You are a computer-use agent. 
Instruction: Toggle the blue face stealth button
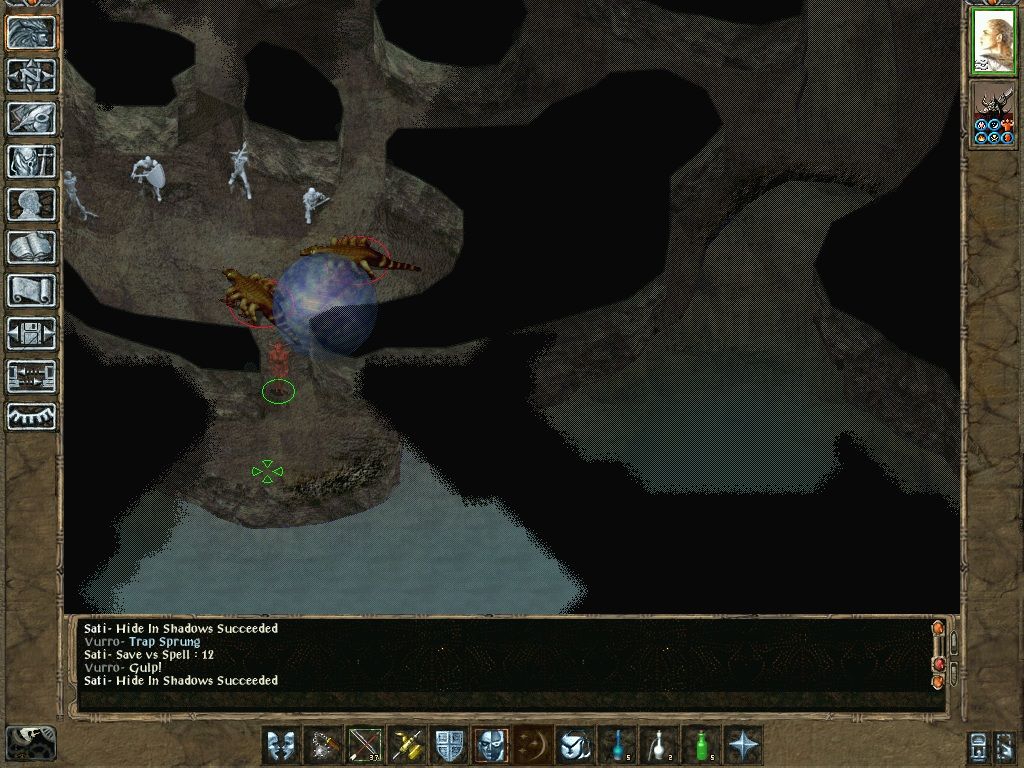point(491,745)
